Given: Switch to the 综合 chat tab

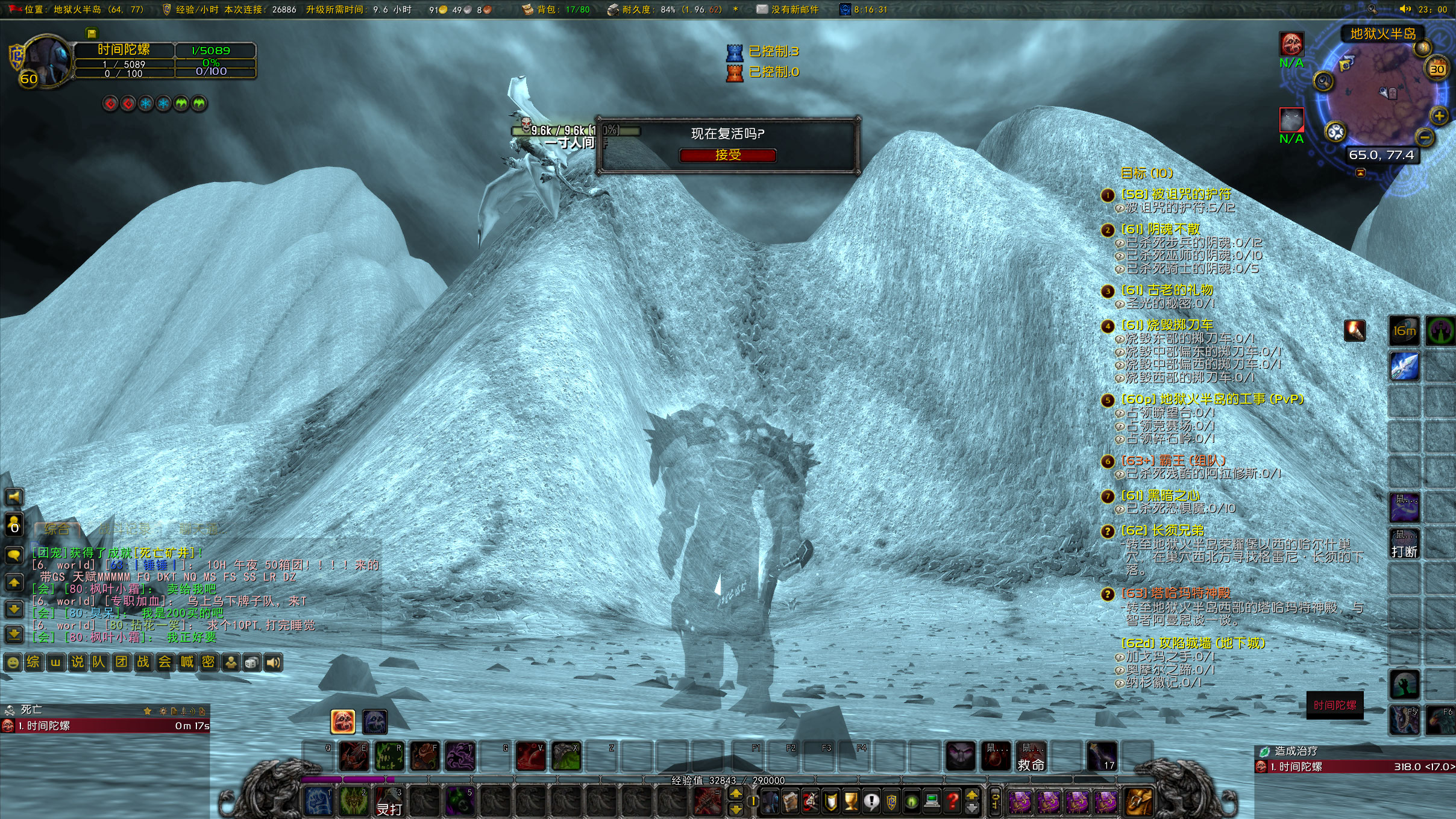Looking at the screenshot, I should point(57,529).
